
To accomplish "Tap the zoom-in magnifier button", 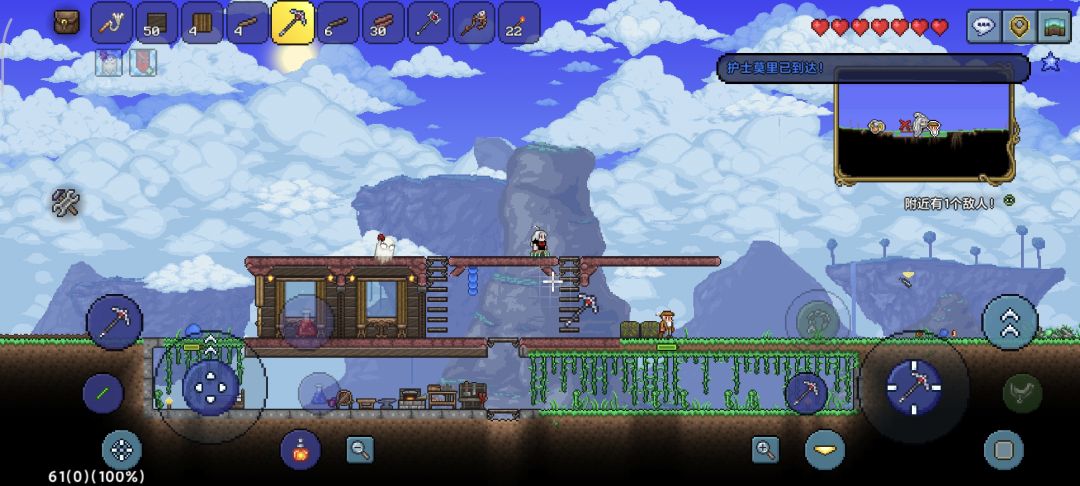I will (x=766, y=449).
